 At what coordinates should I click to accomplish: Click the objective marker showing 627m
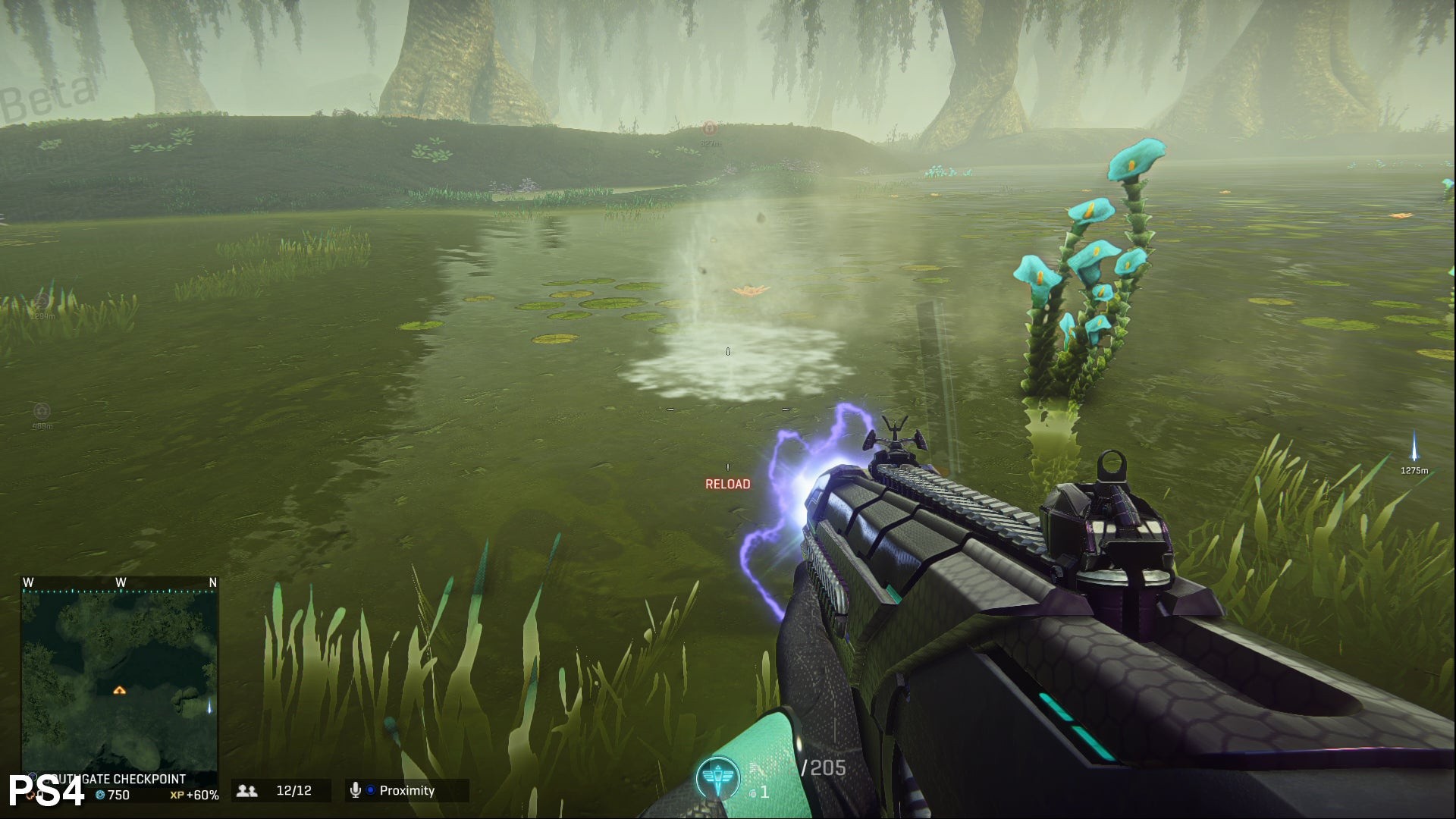click(710, 129)
